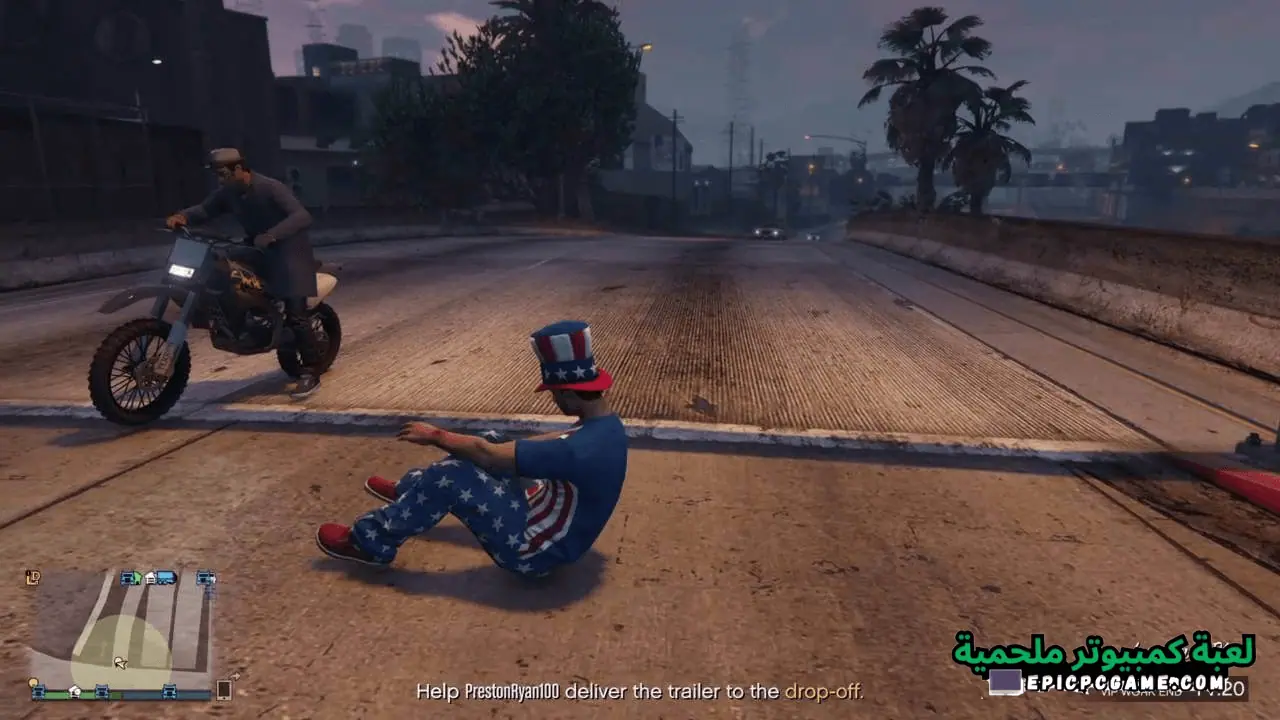
Task: Select the white drop-off house icon on minimap
Action: click(x=151, y=577)
